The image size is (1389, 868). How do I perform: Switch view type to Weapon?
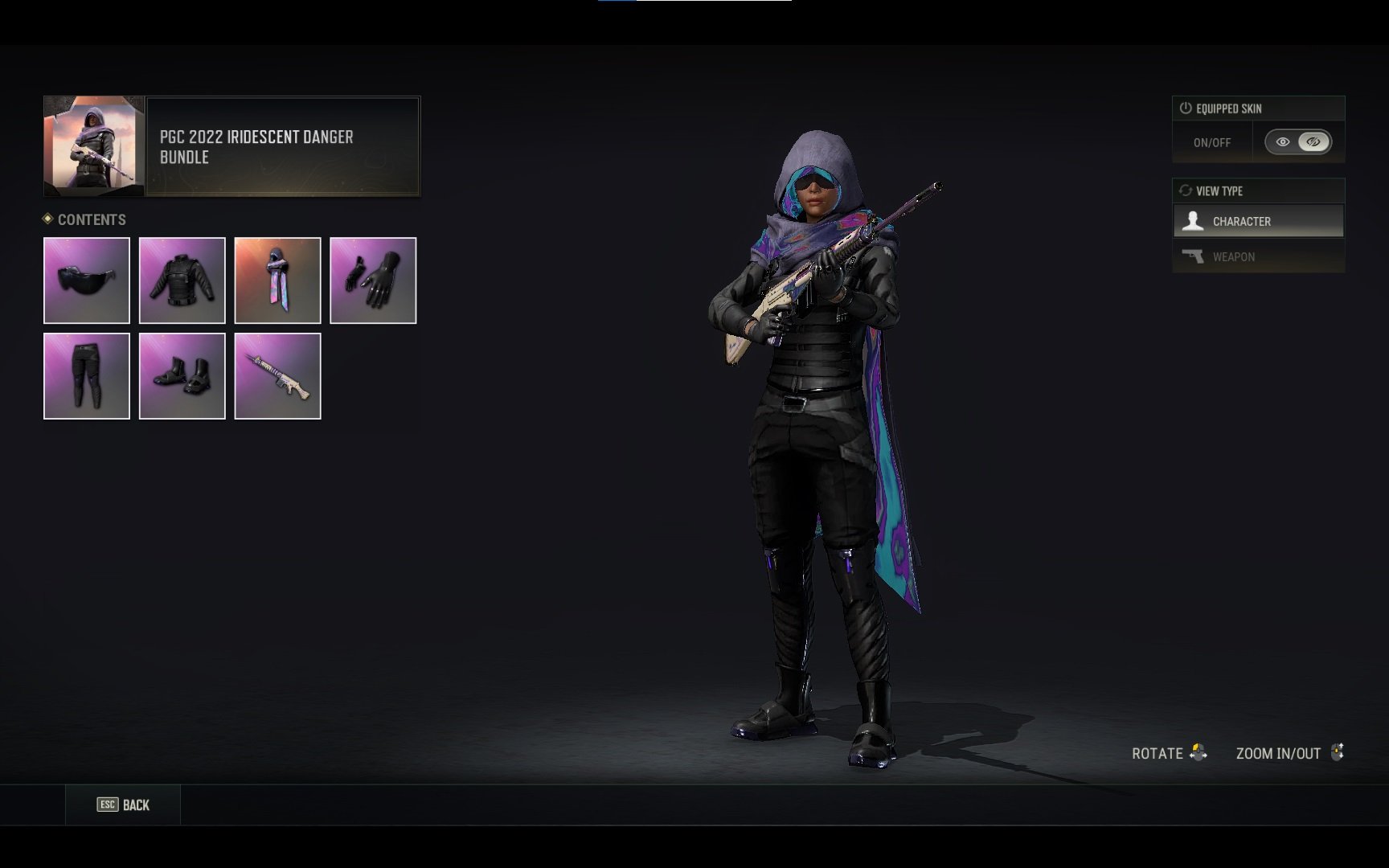1258,256
